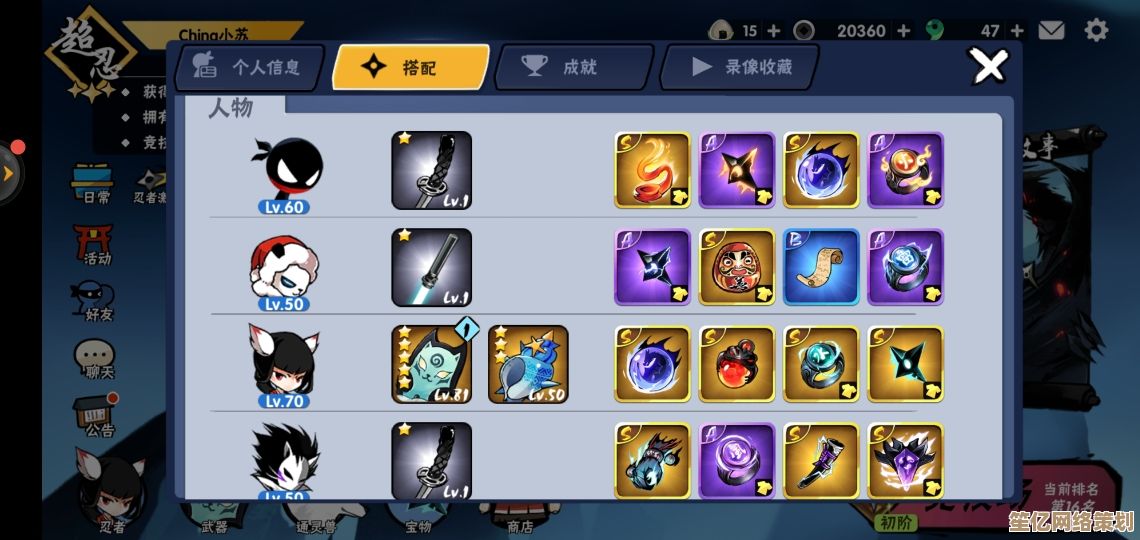Select the 搭配 loadout tab
This screenshot has height=540, width=1140.
410,67
